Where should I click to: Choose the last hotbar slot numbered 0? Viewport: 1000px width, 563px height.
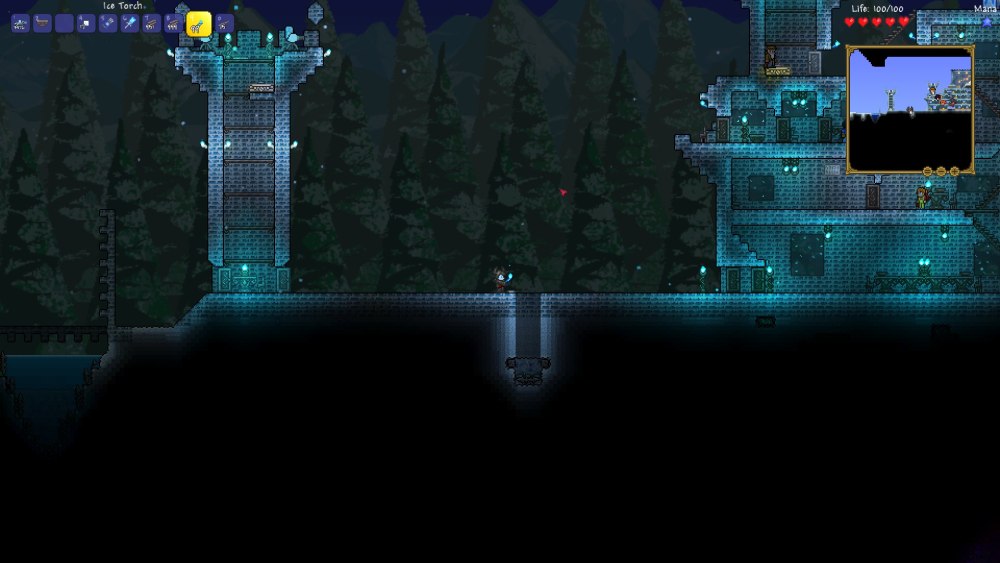224,23
